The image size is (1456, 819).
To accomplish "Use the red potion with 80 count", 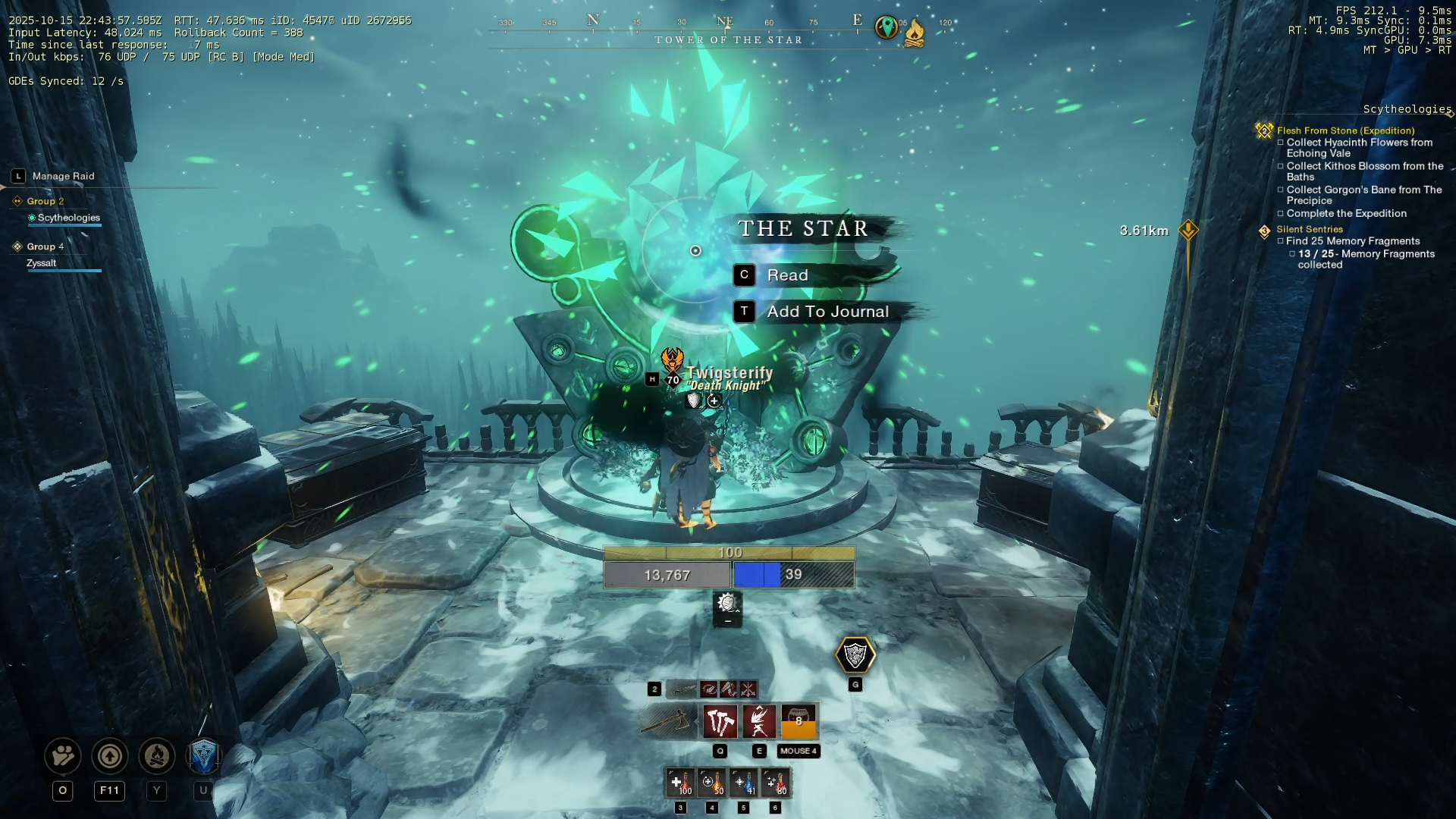I will pos(775,783).
